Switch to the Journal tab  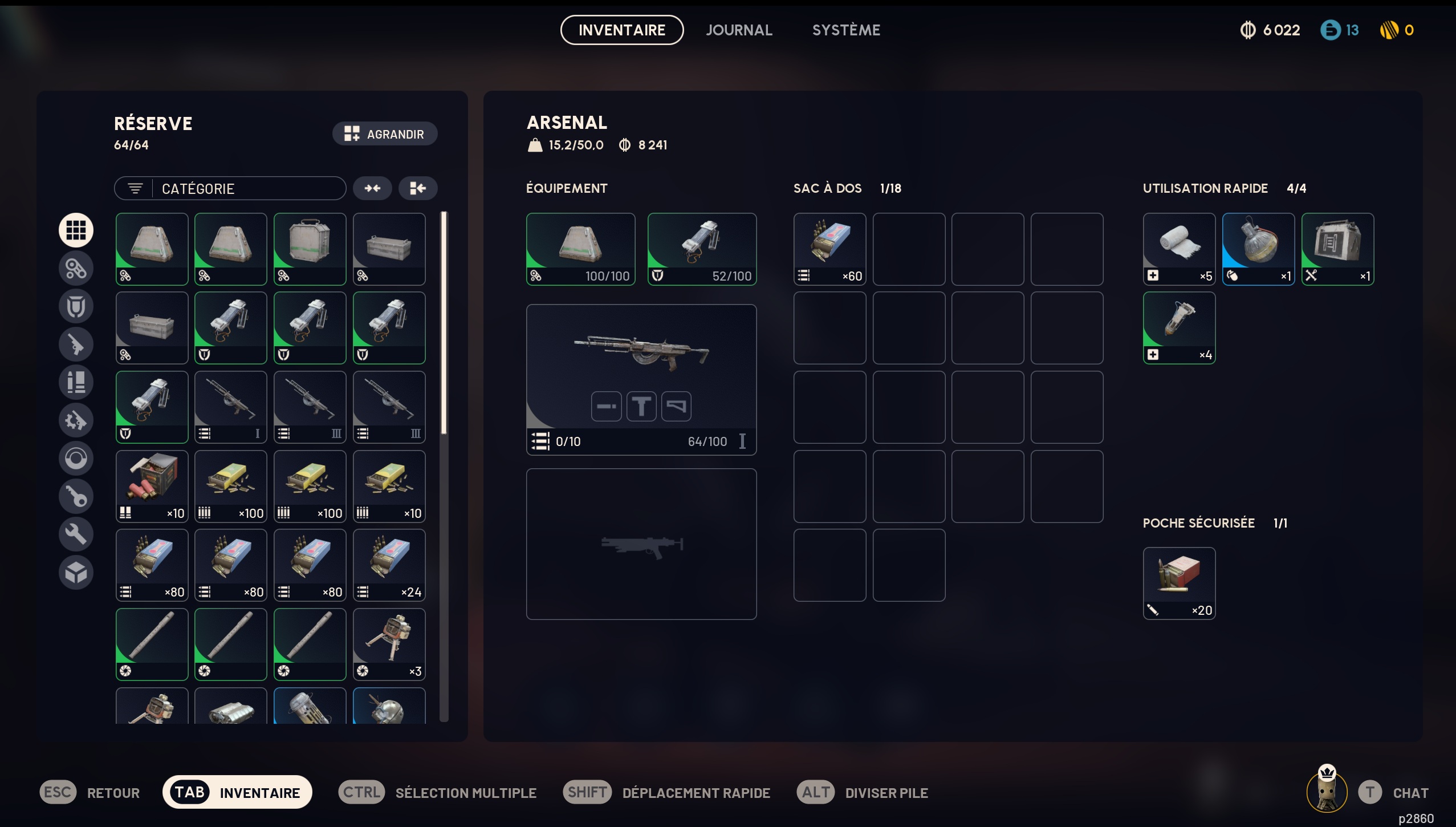click(x=739, y=30)
